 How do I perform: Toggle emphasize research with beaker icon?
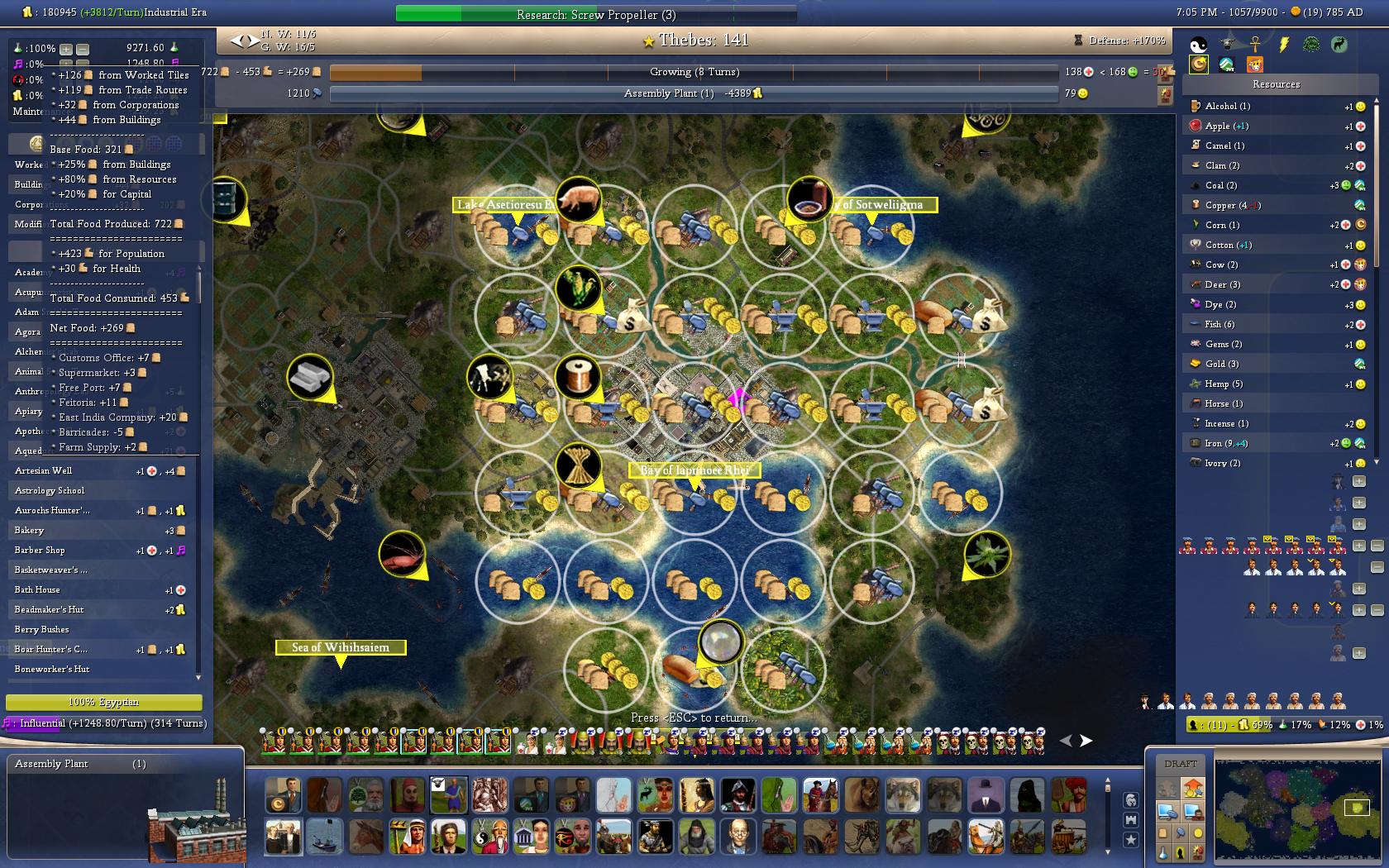(x=1163, y=852)
